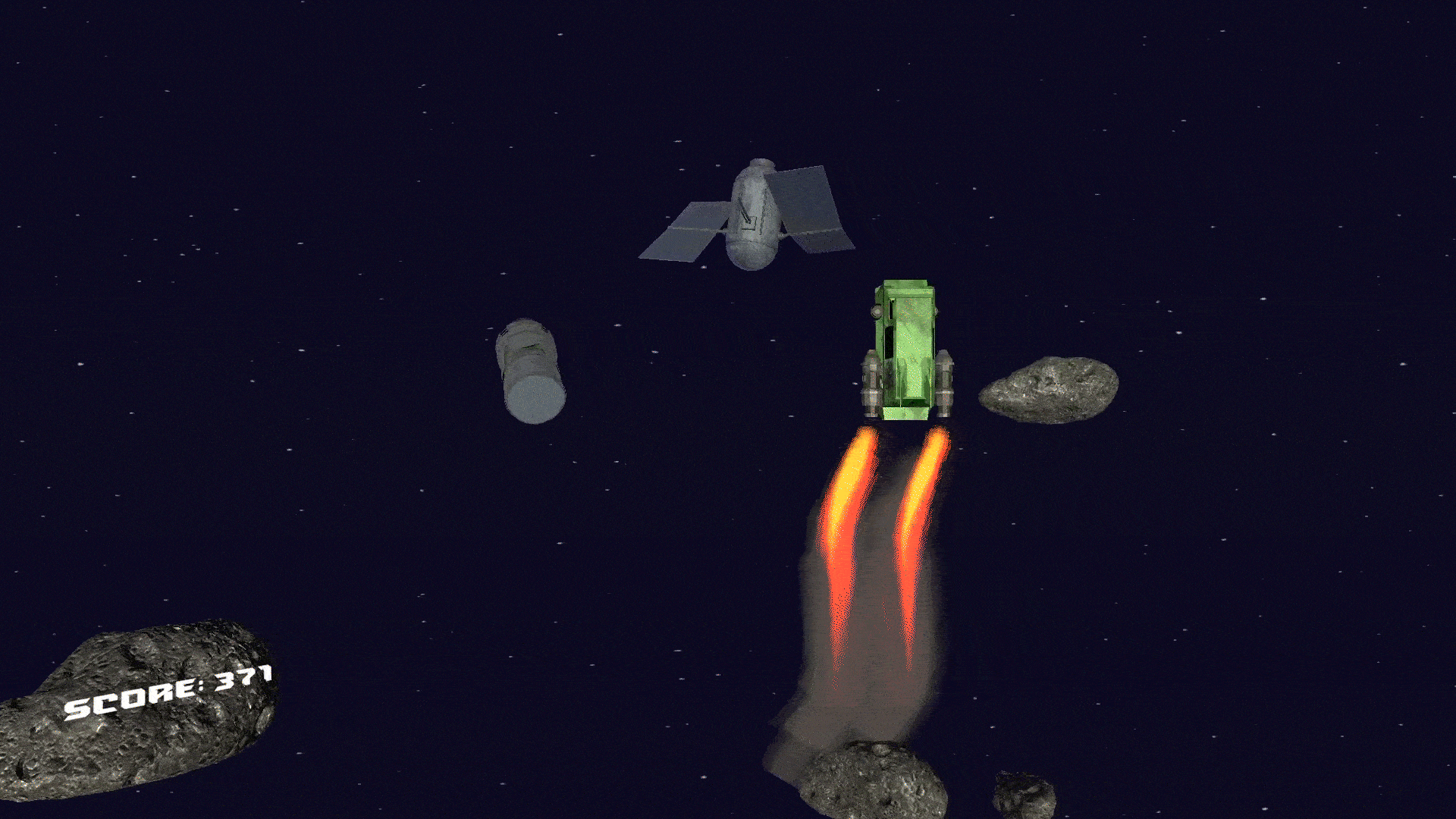1456x819 pixels.
Task: Click the right solar panel of the satellite
Action: [815, 205]
